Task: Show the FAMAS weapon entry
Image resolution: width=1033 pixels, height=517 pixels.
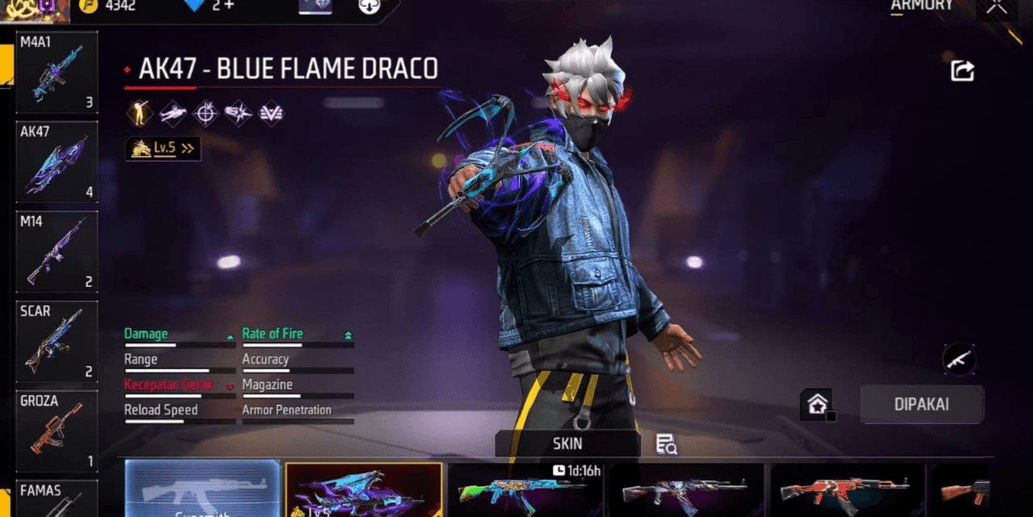Action: (x=57, y=498)
